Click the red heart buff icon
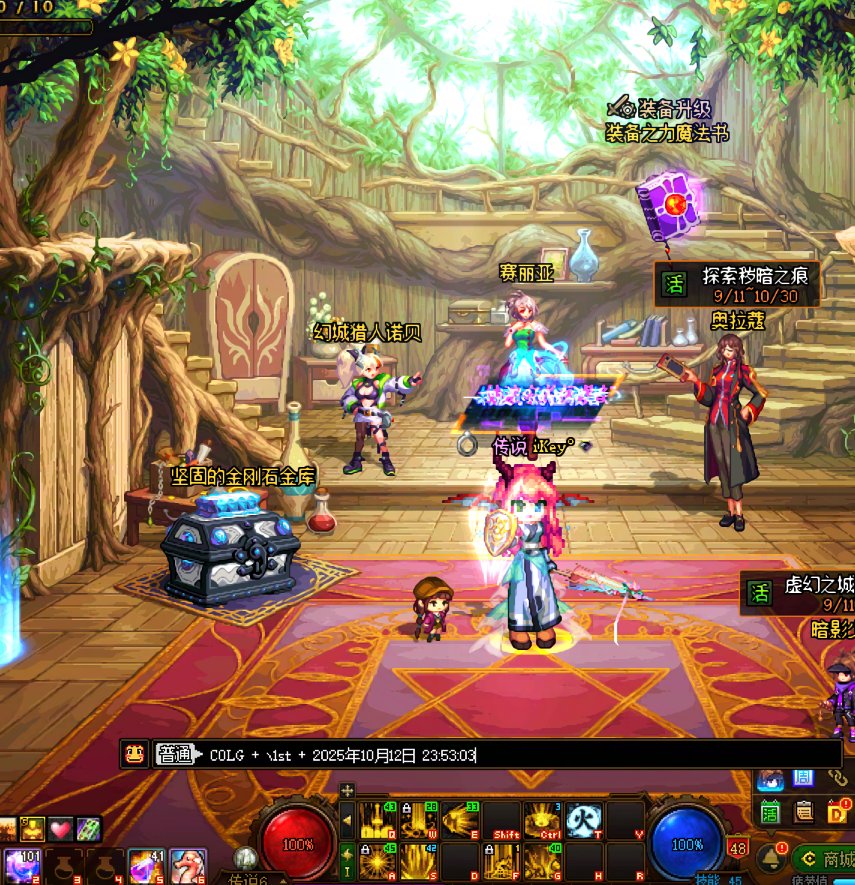855x885 pixels. click(x=62, y=829)
